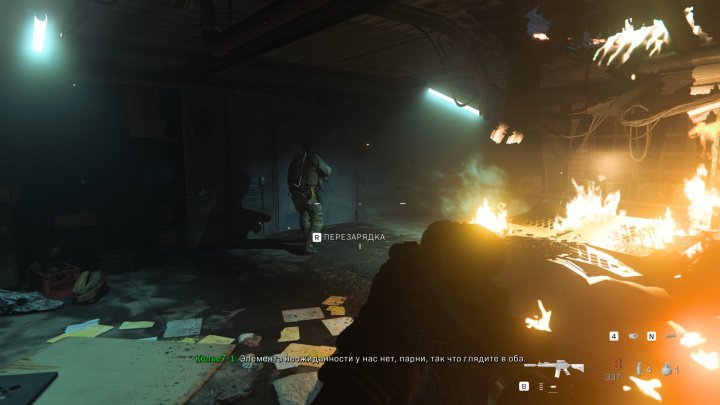Image resolution: width=720 pixels, height=405 pixels.
Task: Choose the frag grenade icon
Action: [x=665, y=369]
